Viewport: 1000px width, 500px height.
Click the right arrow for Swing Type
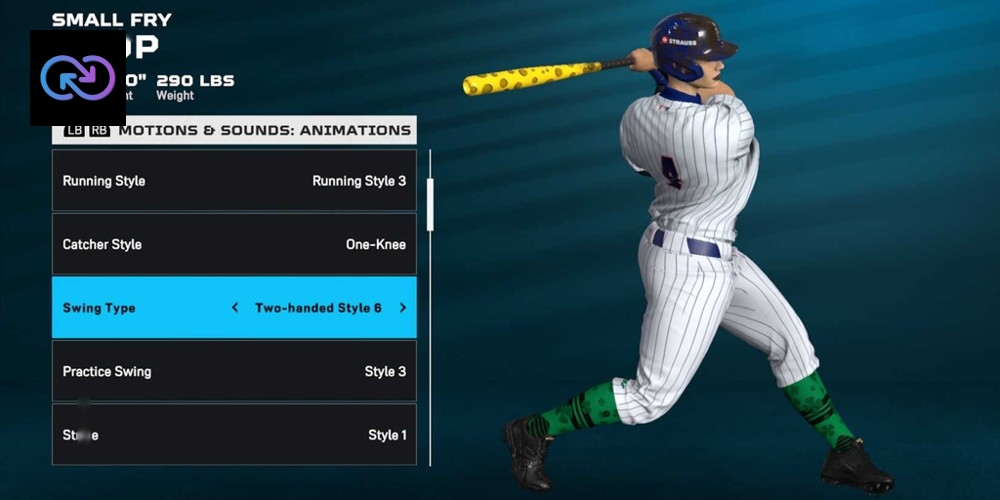pyautogui.click(x=403, y=308)
